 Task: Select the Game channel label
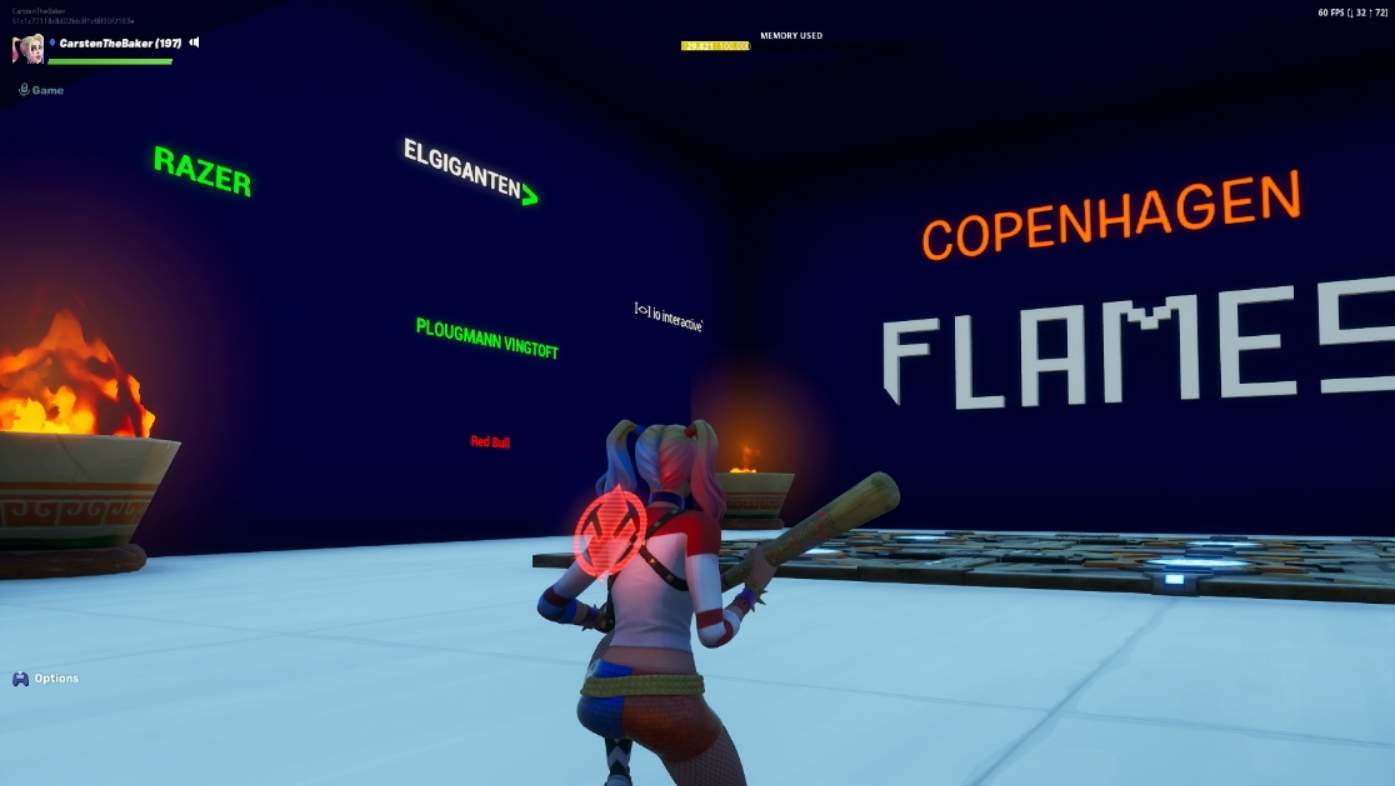[46, 89]
